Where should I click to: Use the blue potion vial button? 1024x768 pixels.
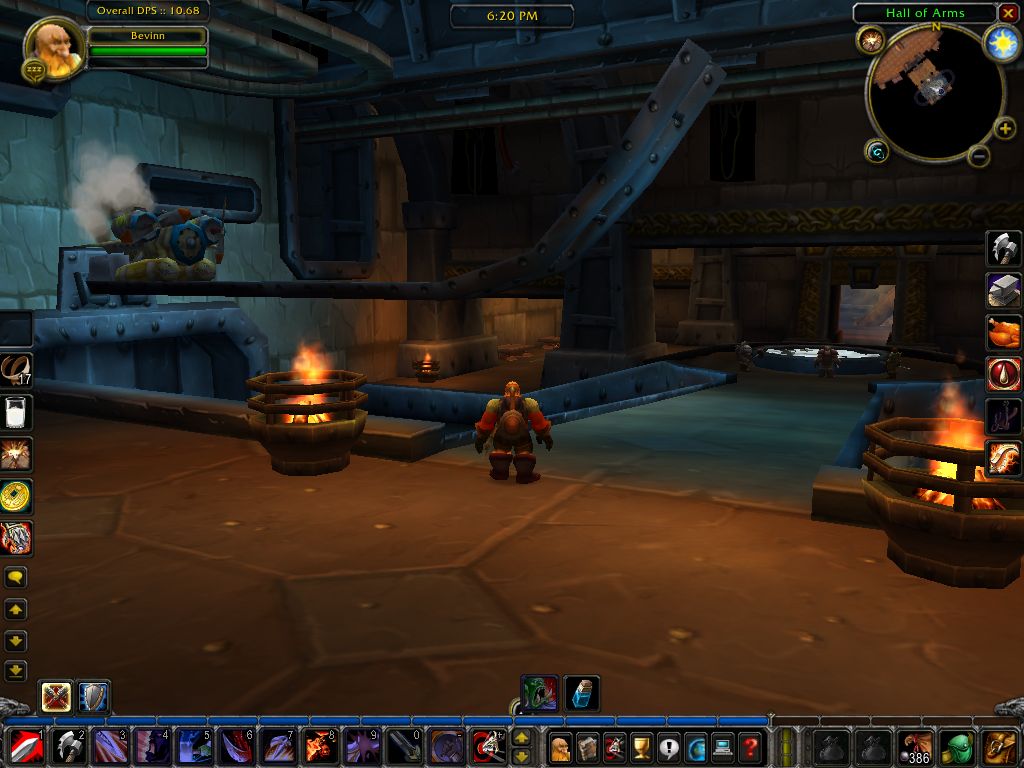pos(582,693)
